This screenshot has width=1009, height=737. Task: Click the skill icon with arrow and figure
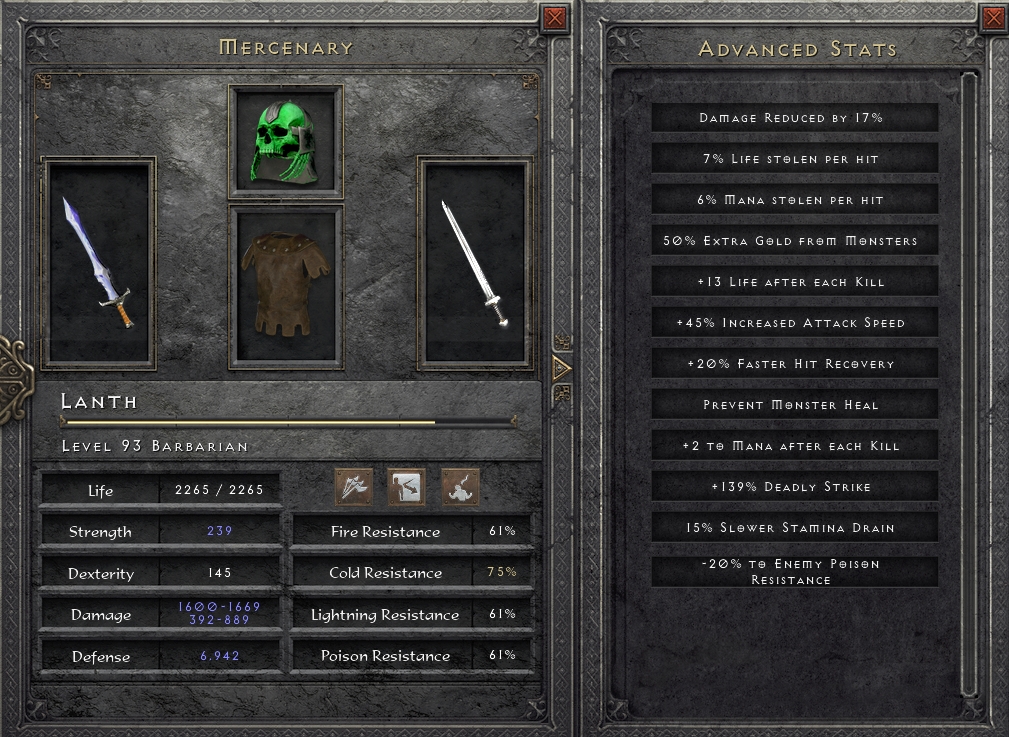pos(407,487)
